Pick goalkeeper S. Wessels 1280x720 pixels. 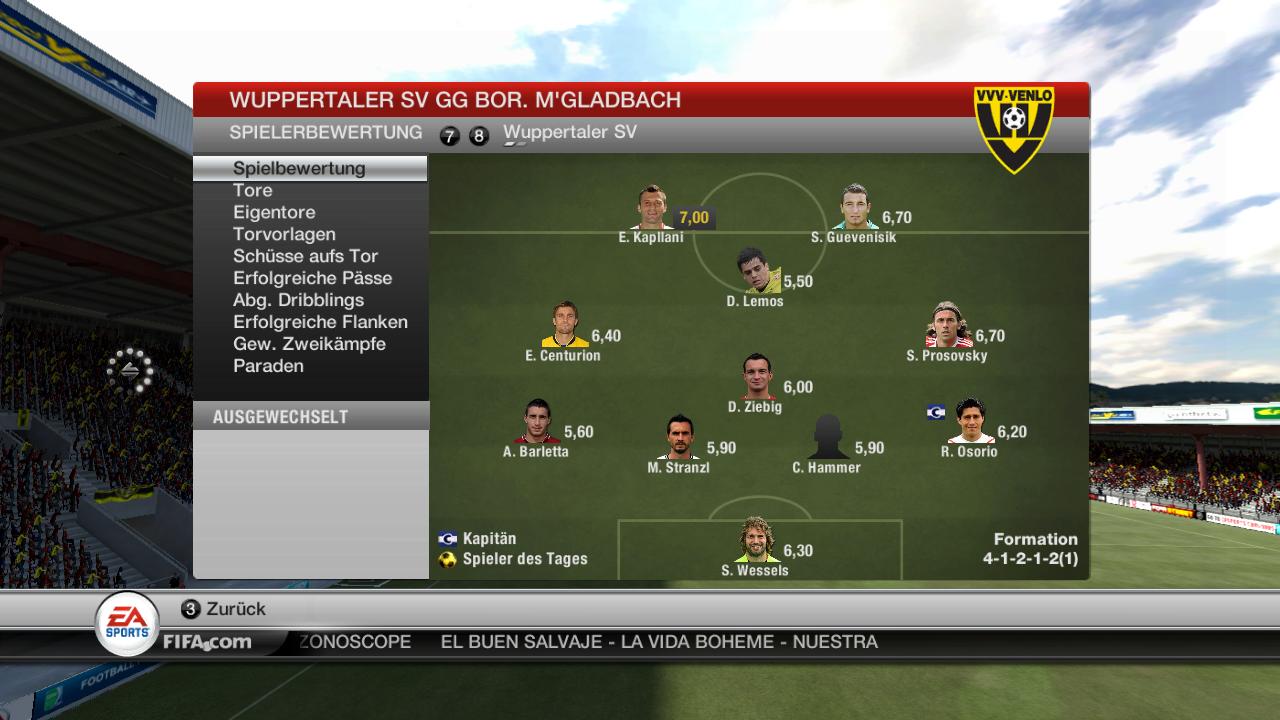coord(757,541)
